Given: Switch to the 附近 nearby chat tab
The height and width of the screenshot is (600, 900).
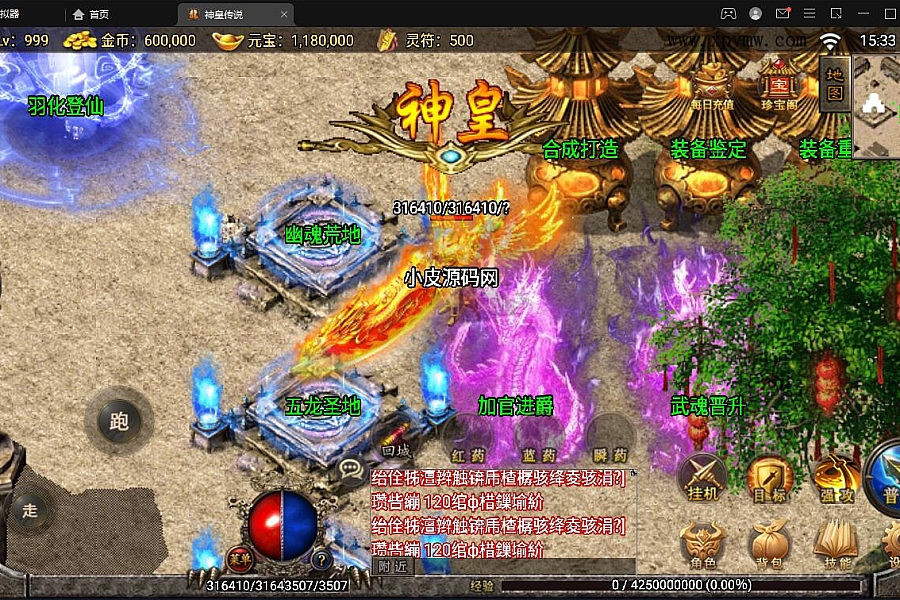Looking at the screenshot, I should tap(393, 566).
